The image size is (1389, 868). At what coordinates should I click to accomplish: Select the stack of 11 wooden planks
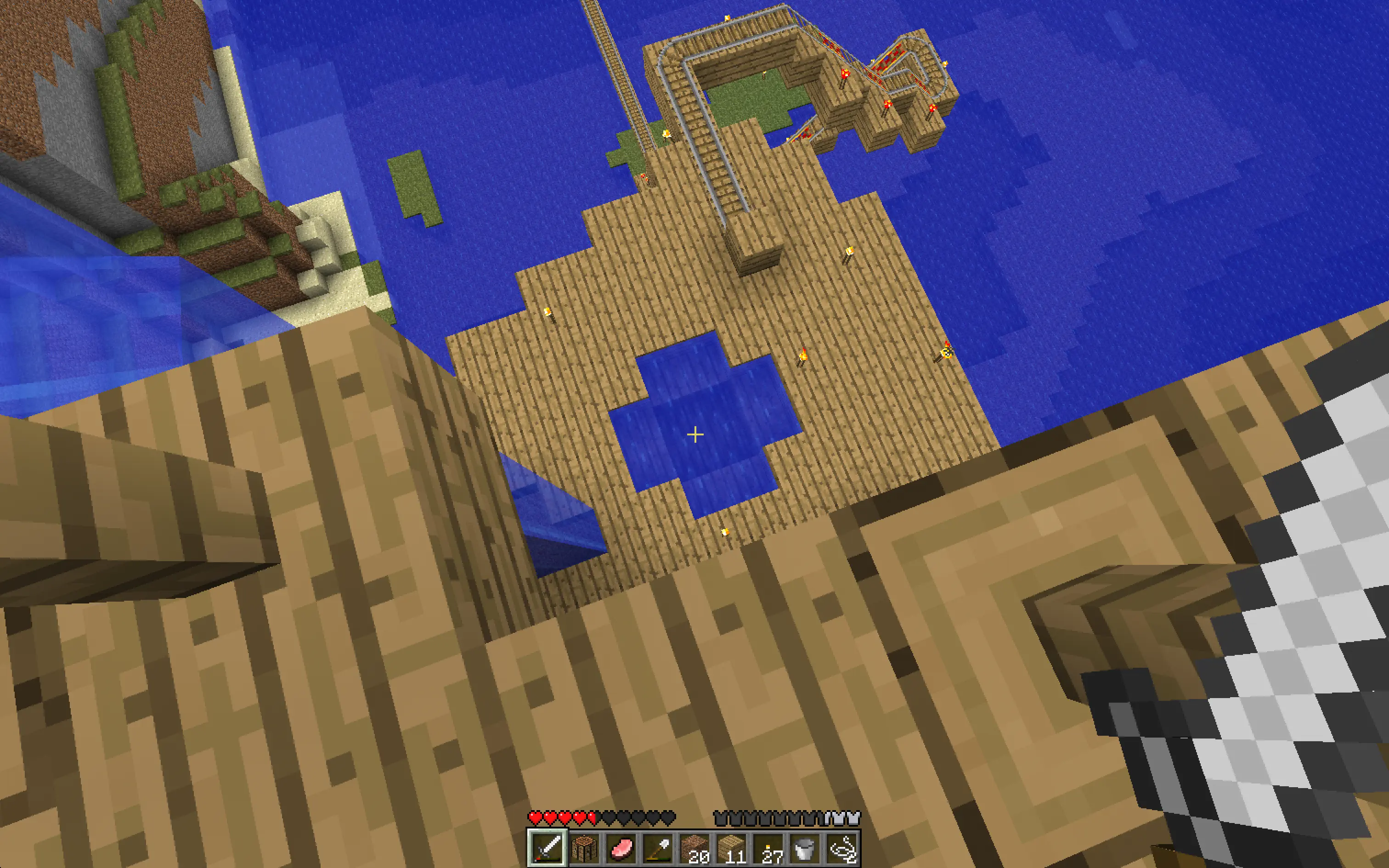click(x=734, y=849)
